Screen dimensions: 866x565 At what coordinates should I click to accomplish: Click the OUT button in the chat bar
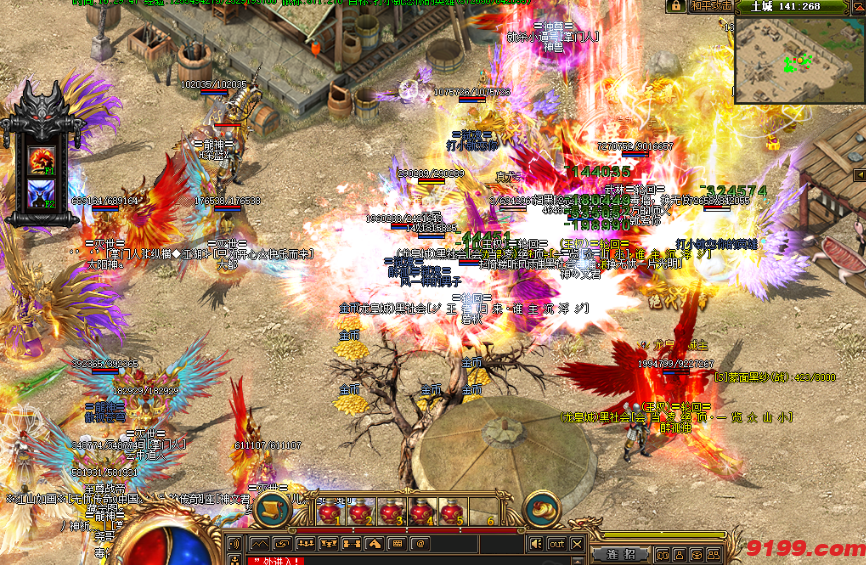pos(556,543)
